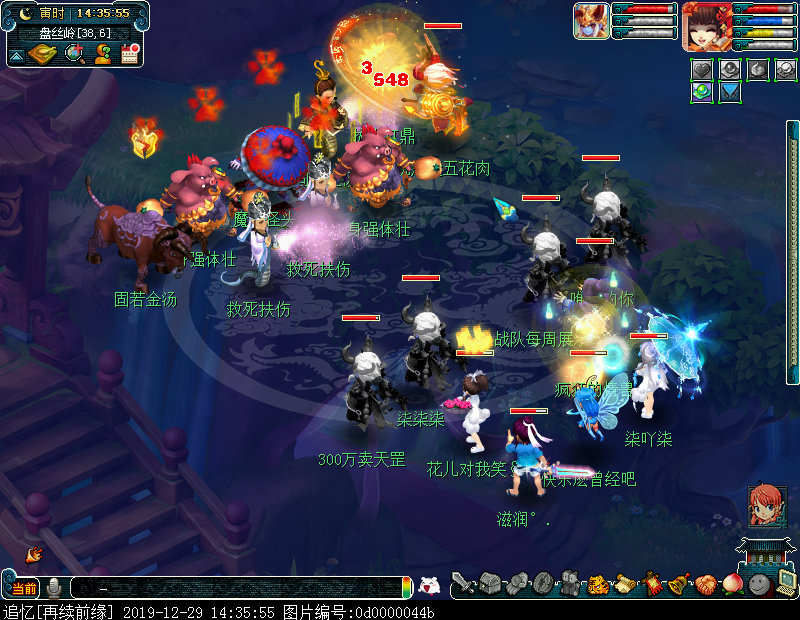This screenshot has height=620, width=800.
Task: Click the sword attack icon in toolbar
Action: click(x=462, y=582)
